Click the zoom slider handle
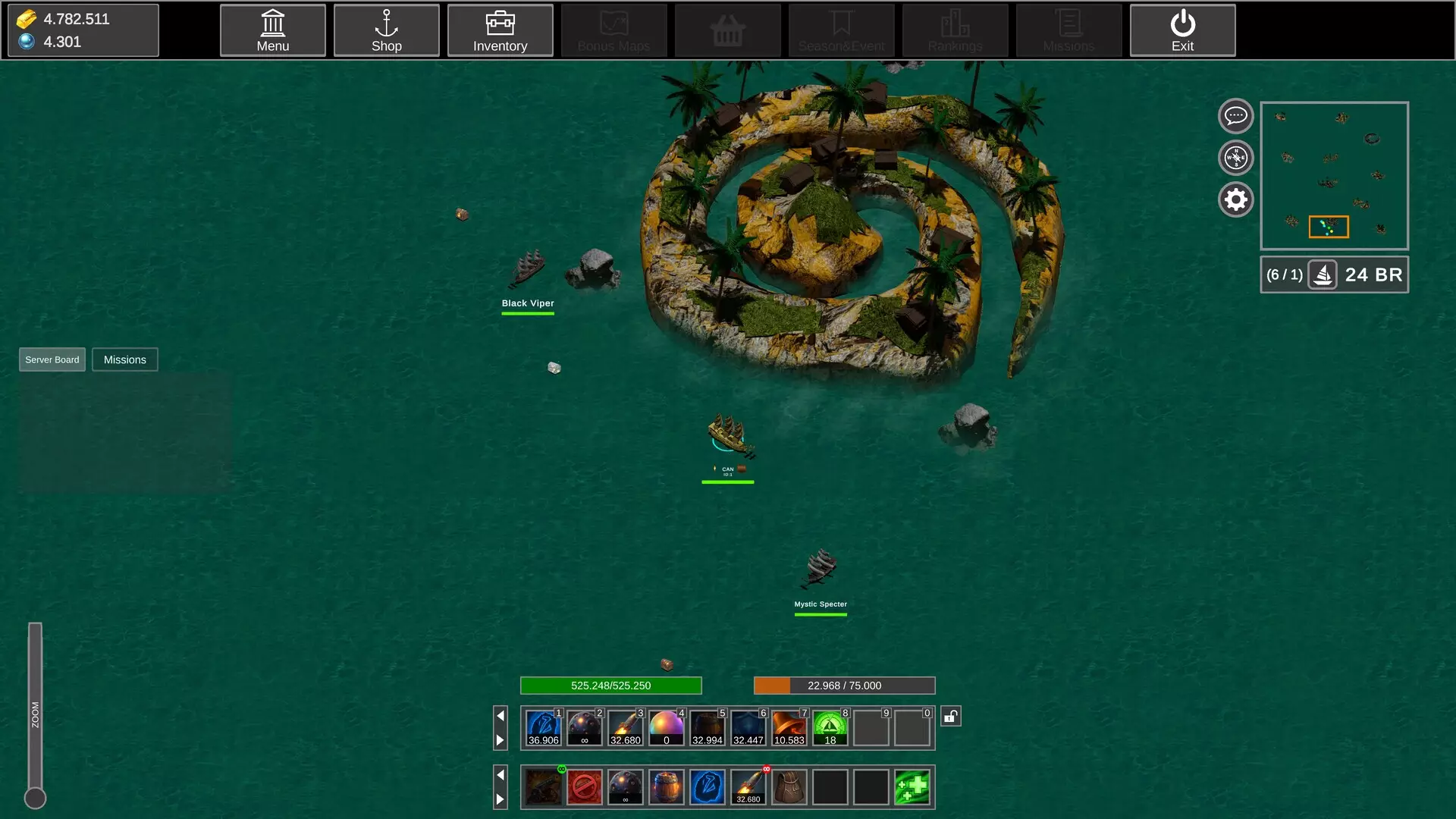Viewport: 1456px width, 819px height. click(35, 798)
